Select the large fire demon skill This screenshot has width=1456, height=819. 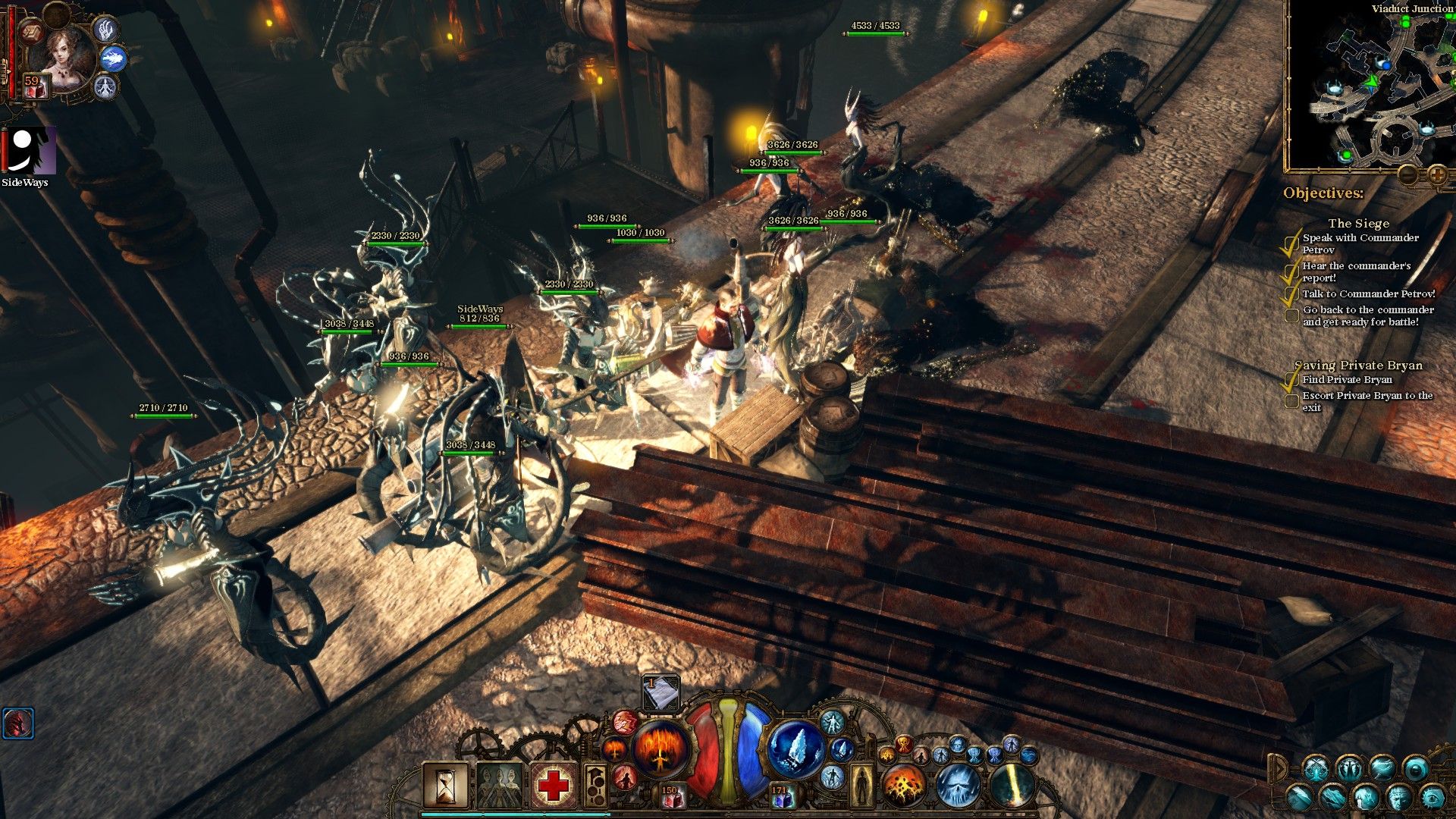(661, 748)
